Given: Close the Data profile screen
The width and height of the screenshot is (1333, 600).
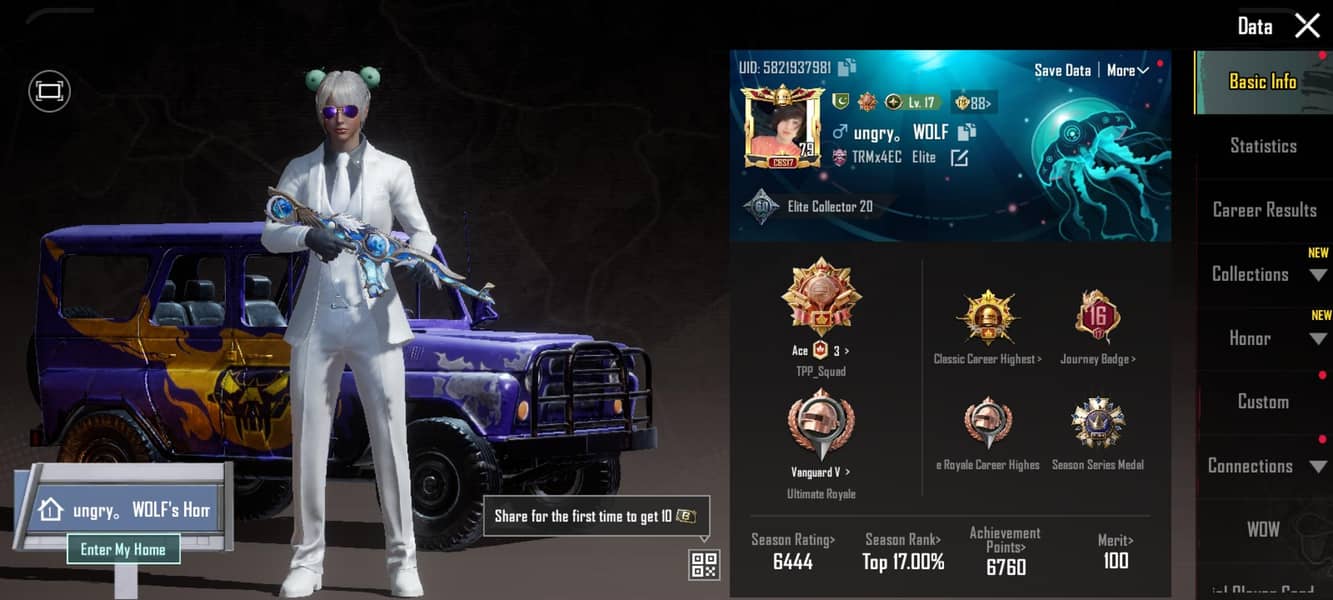Looking at the screenshot, I should click(x=1307, y=26).
